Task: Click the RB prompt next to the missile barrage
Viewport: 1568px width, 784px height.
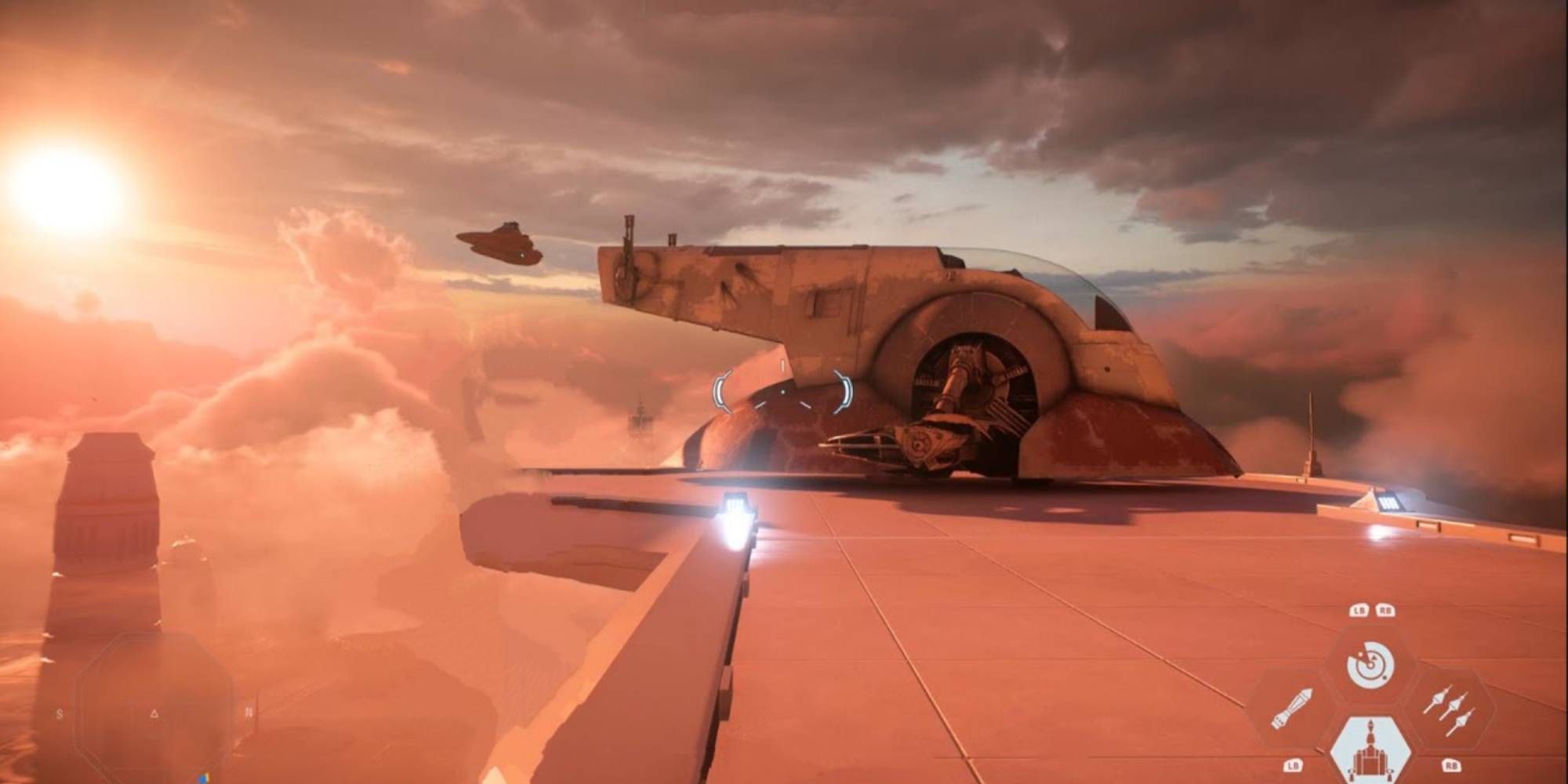Action: point(1452,764)
